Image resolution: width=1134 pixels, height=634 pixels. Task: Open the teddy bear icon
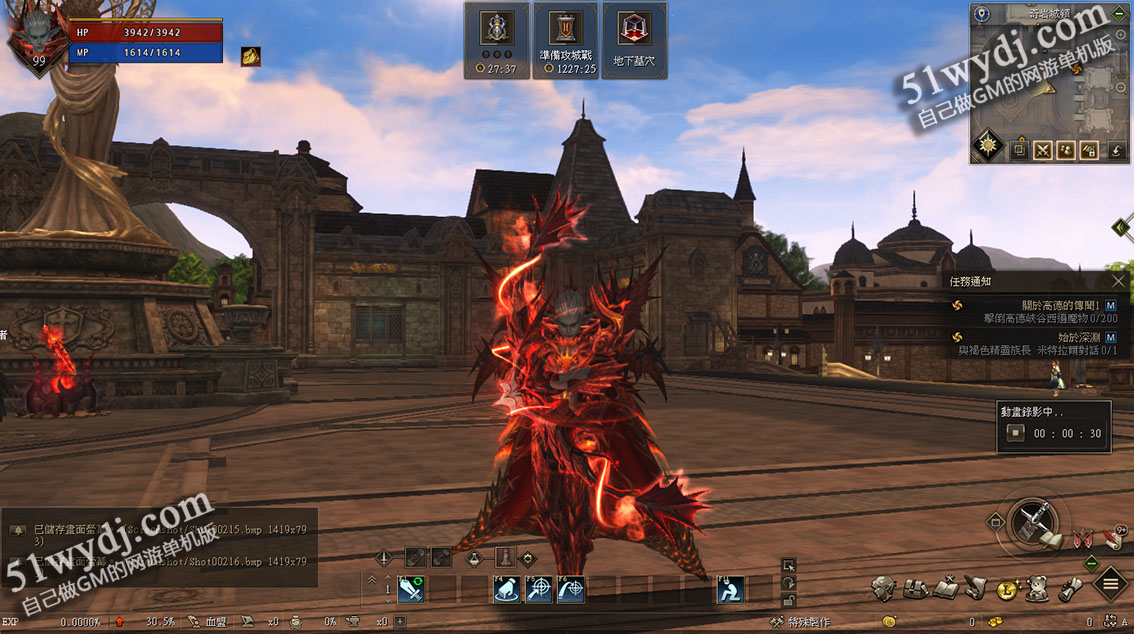click(1038, 588)
